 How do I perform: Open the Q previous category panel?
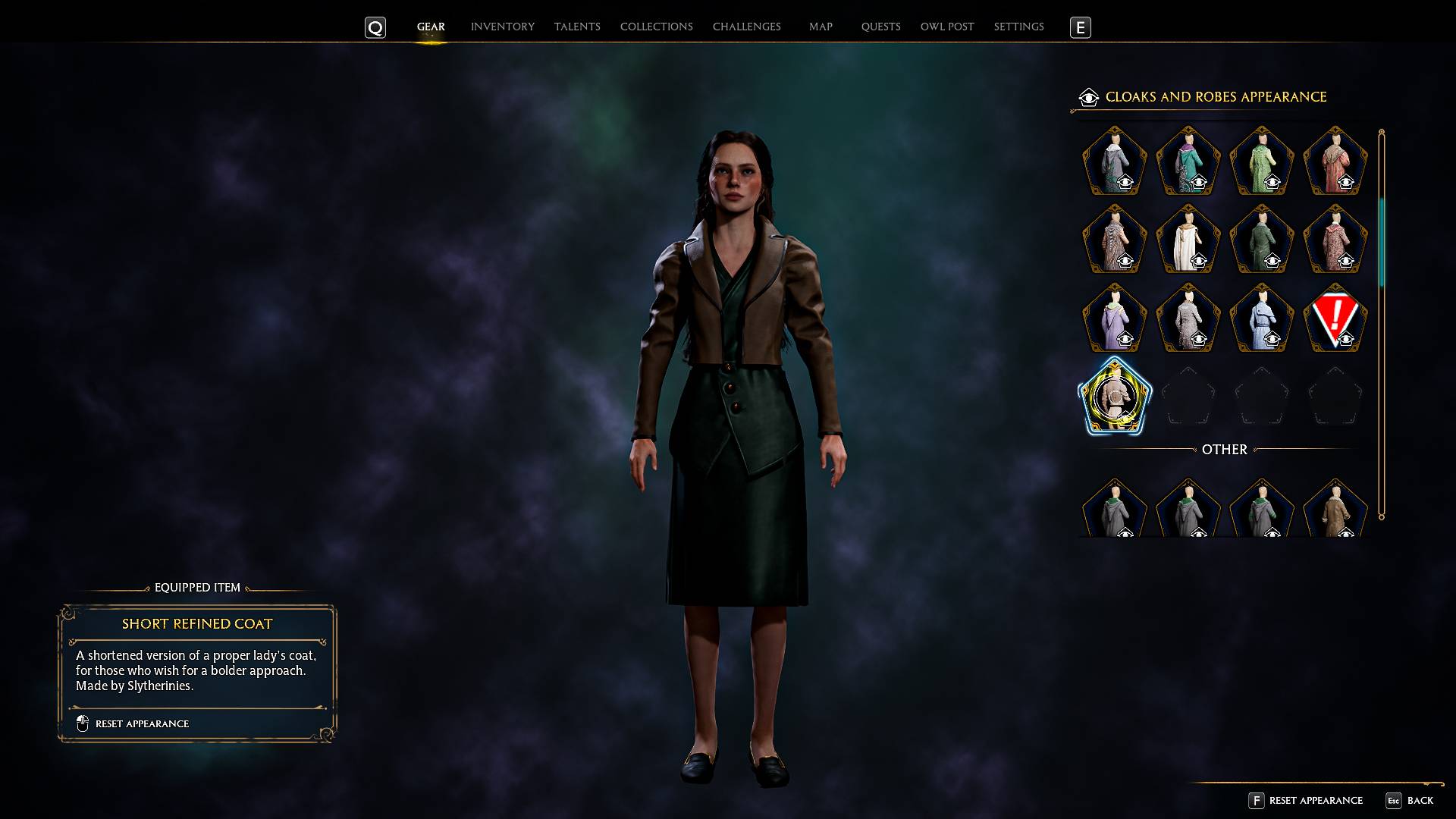[375, 27]
